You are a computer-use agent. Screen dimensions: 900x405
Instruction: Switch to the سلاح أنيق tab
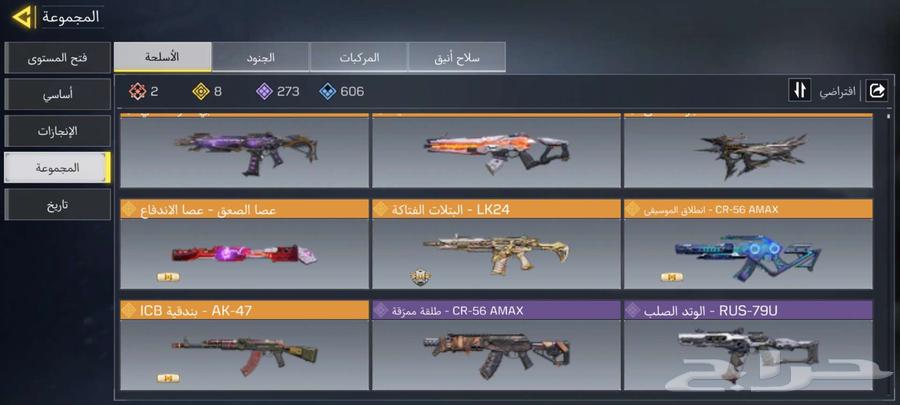[456, 57]
